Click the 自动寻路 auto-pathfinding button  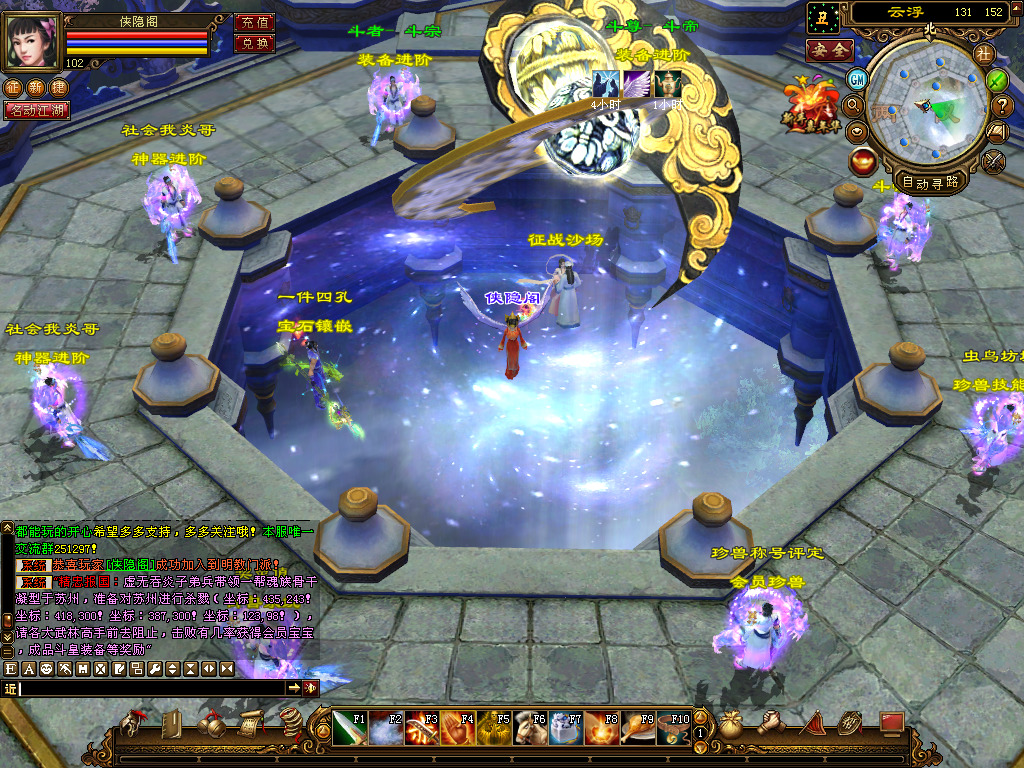point(930,182)
